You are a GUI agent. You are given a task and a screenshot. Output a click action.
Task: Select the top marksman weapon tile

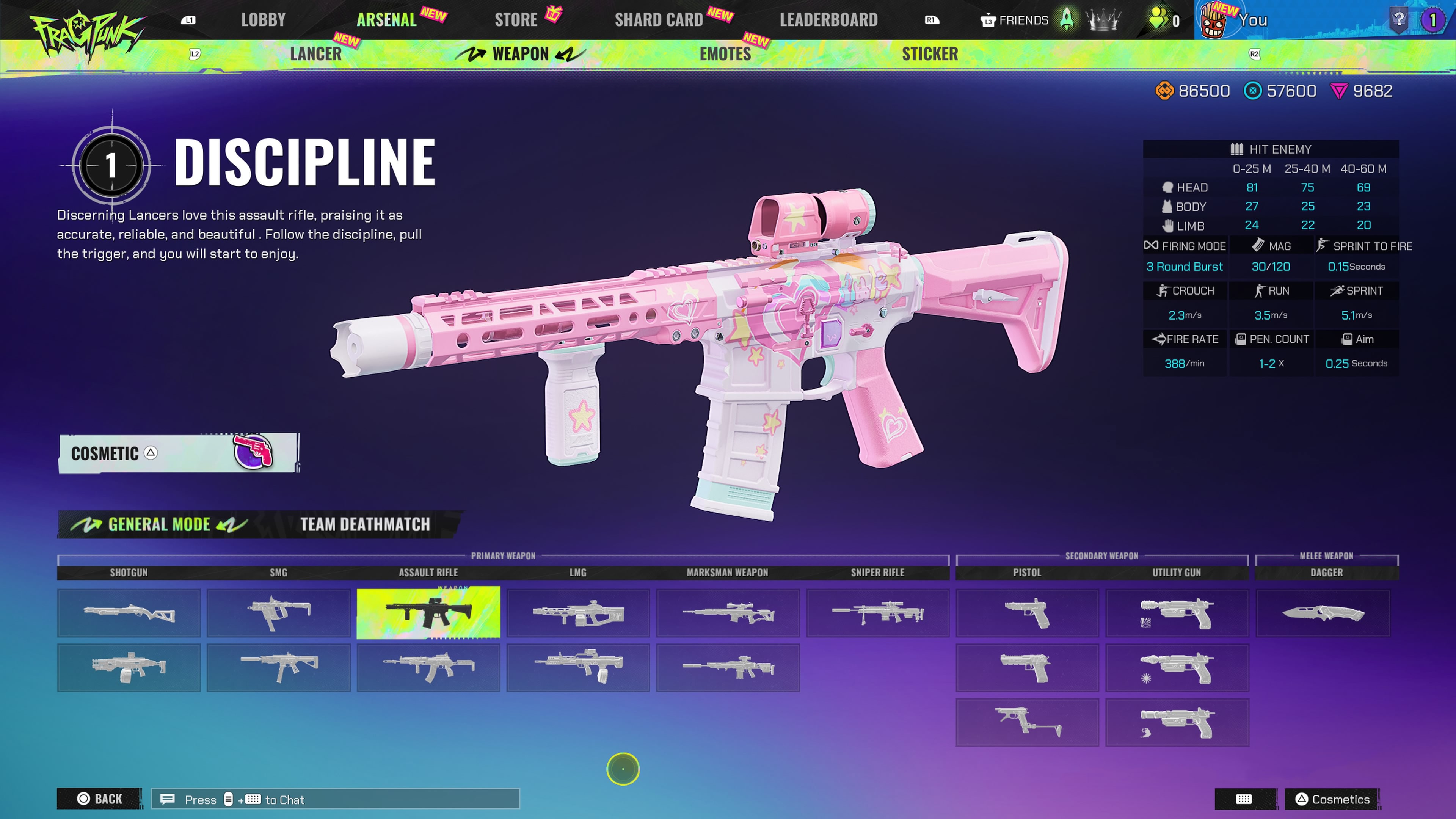(728, 613)
